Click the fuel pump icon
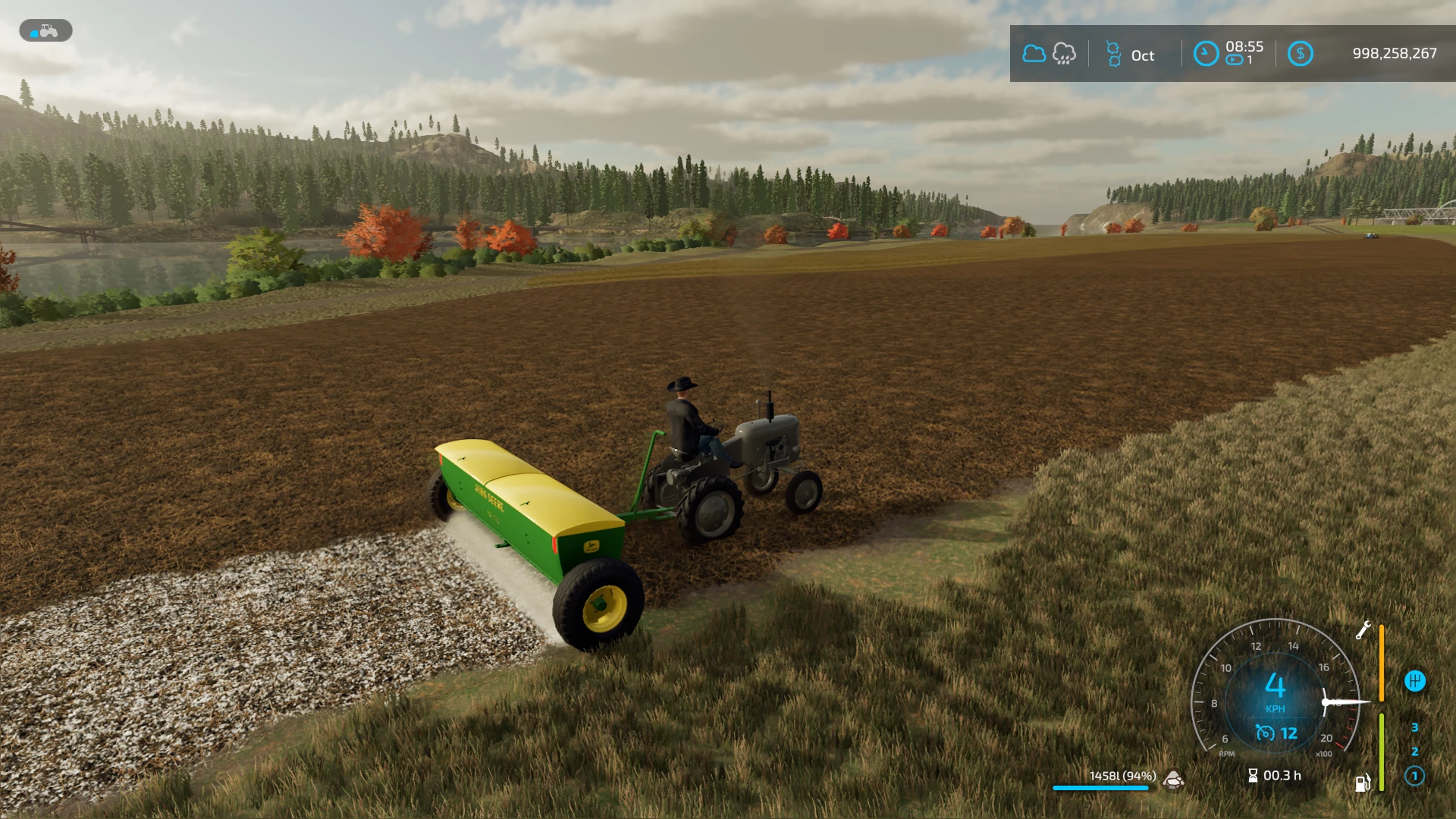1456x819 pixels. [1362, 783]
